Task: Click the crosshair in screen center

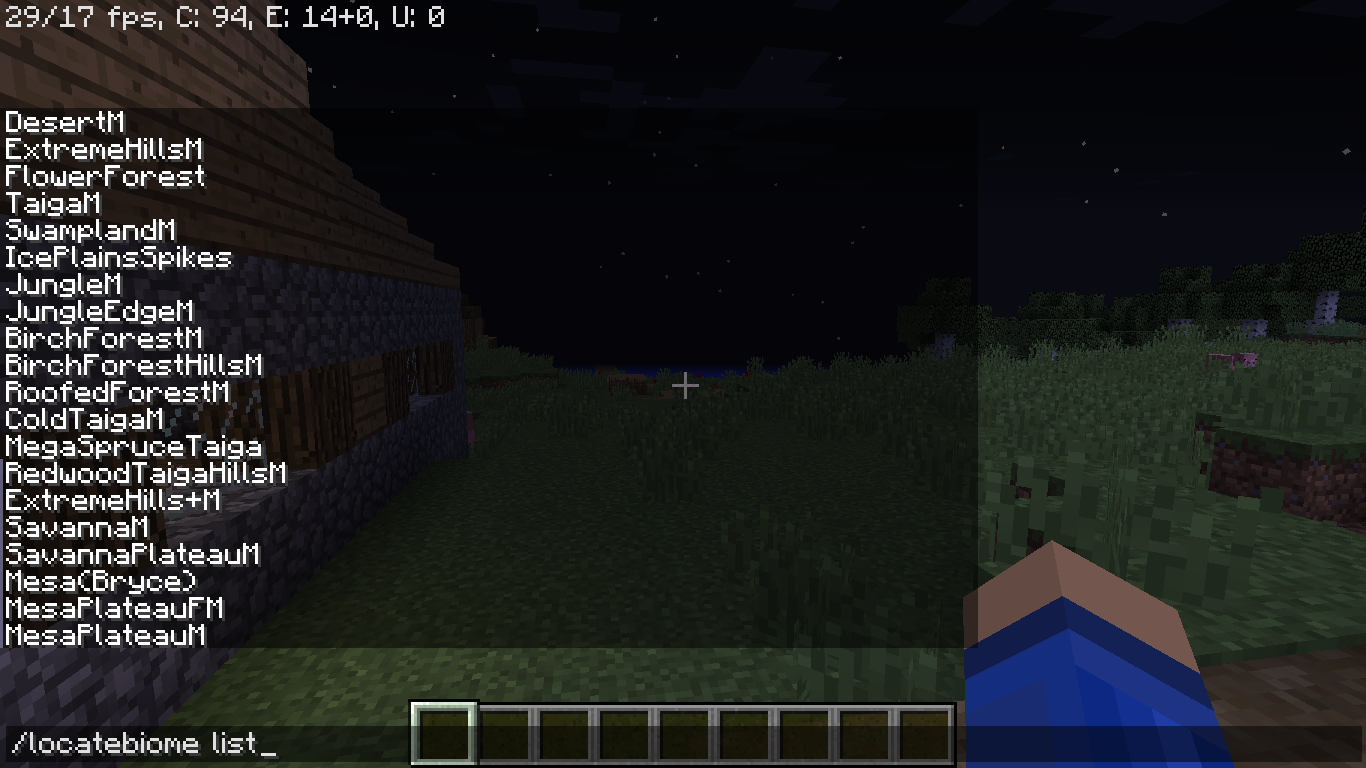Action: [685, 384]
